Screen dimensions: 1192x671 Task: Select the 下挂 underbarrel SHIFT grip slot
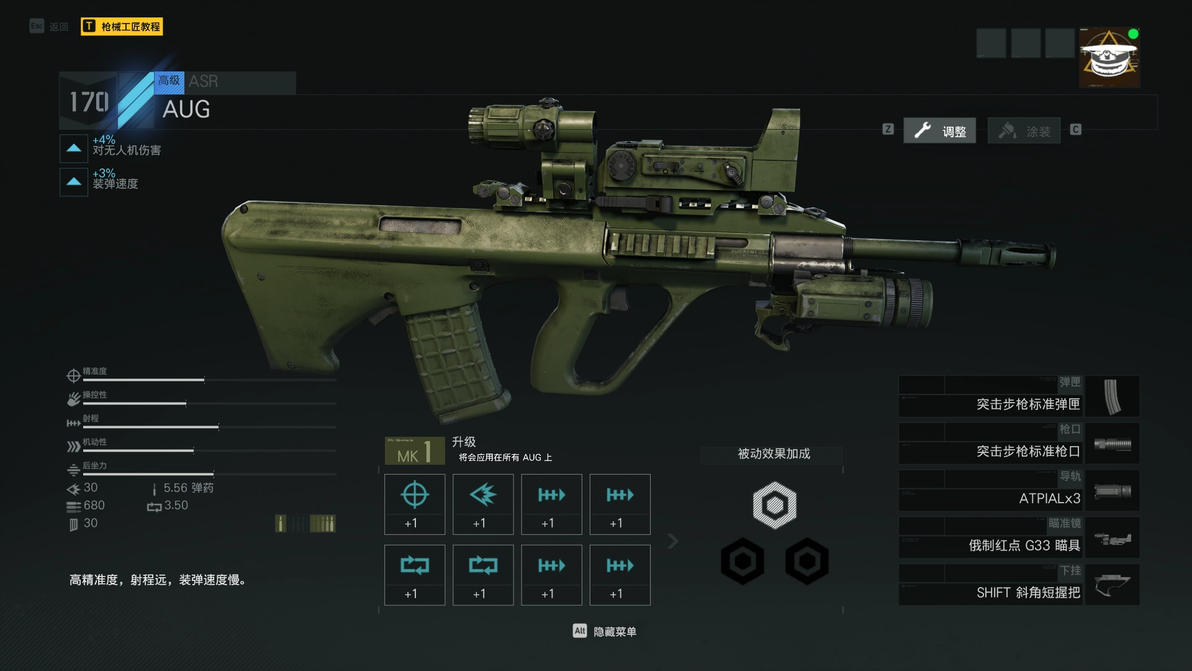[x=1018, y=585]
